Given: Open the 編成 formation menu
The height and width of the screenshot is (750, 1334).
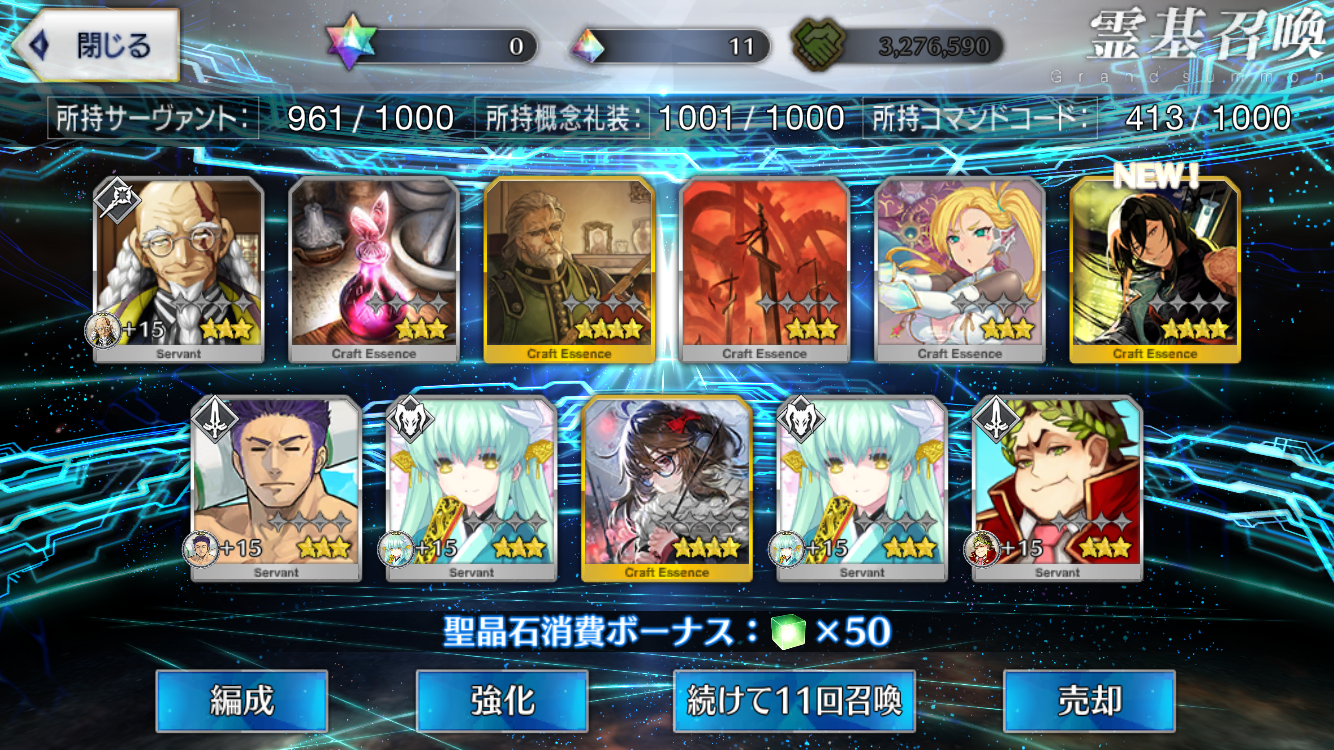Looking at the screenshot, I should click(x=241, y=701).
